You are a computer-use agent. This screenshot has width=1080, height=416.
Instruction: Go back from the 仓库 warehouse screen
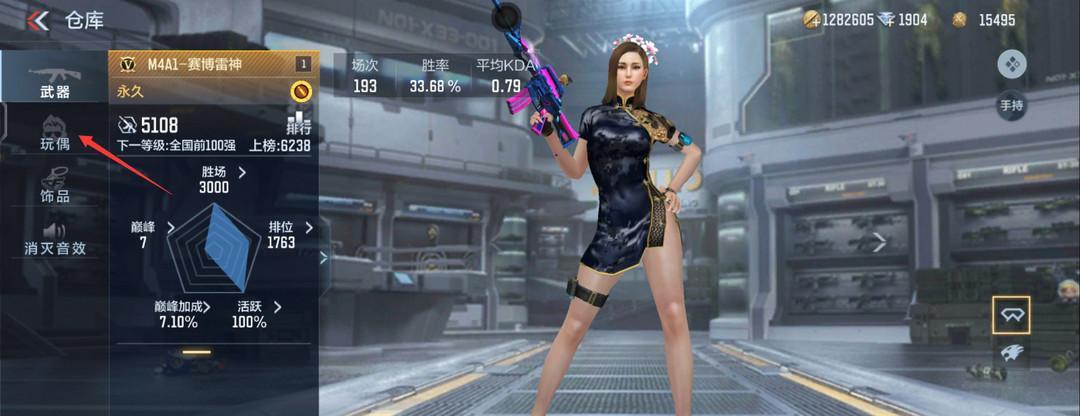(x=39, y=20)
